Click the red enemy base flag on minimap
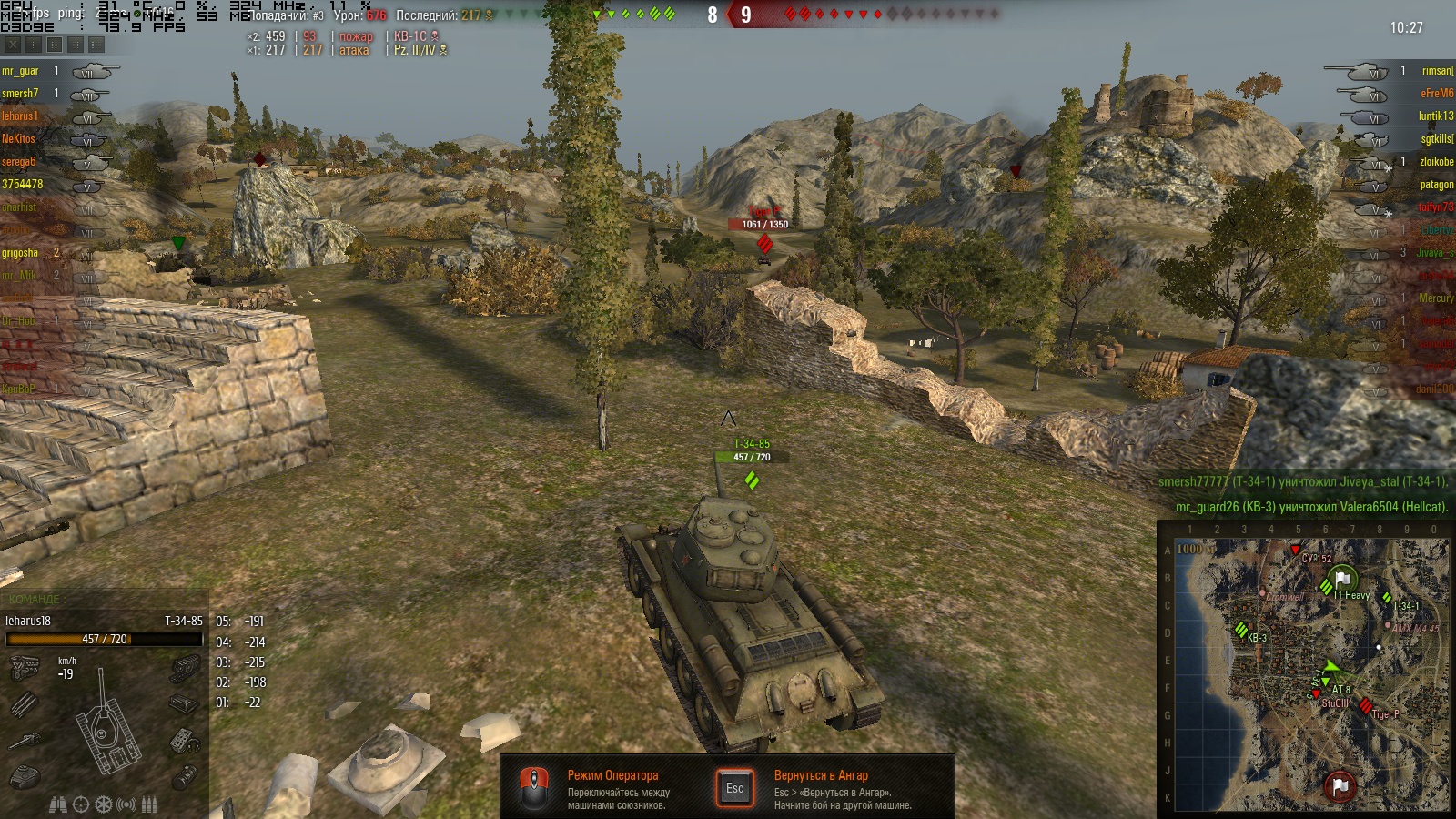The image size is (1456, 819). click(1339, 785)
